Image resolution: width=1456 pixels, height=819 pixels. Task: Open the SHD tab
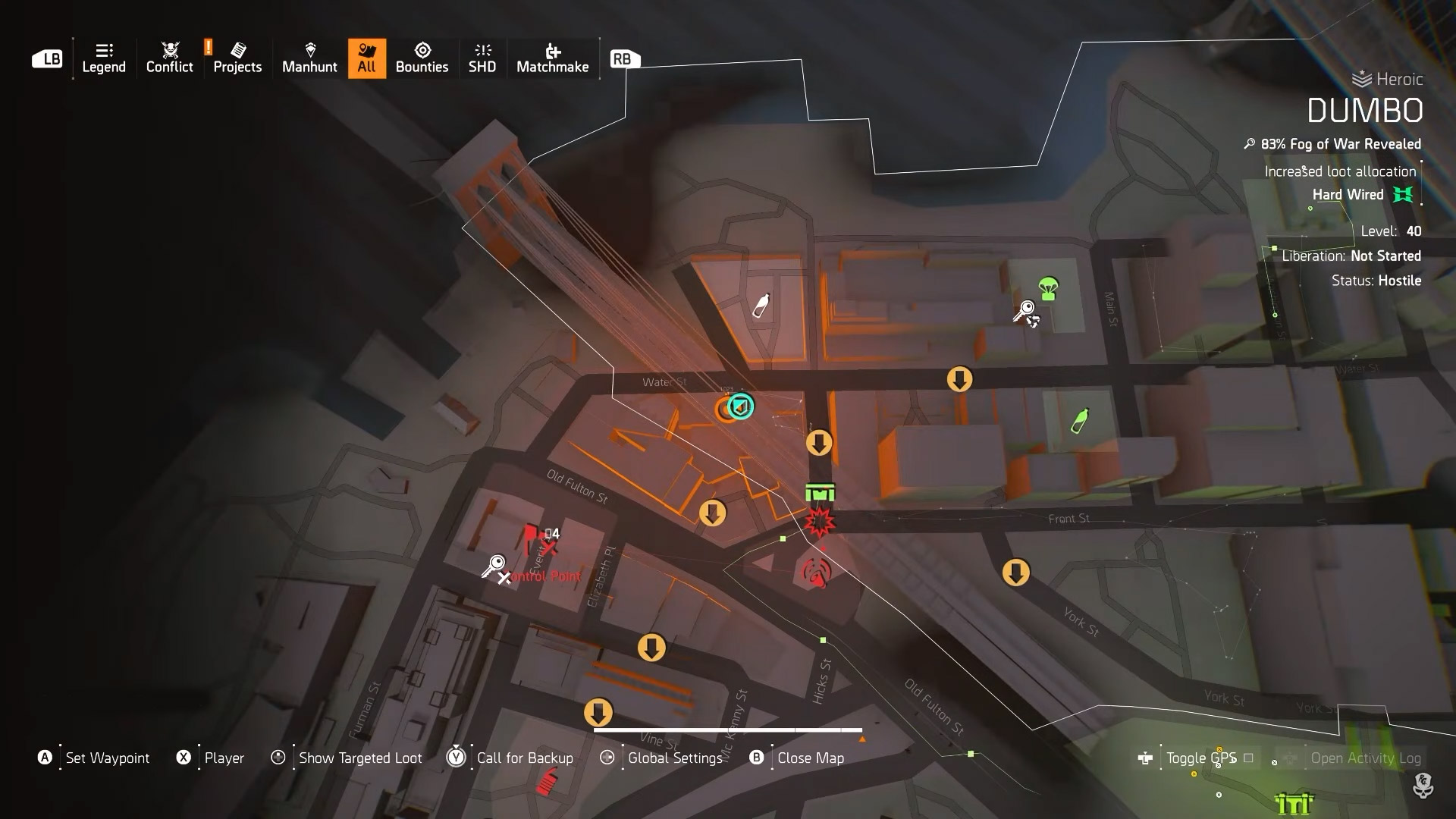click(x=482, y=58)
